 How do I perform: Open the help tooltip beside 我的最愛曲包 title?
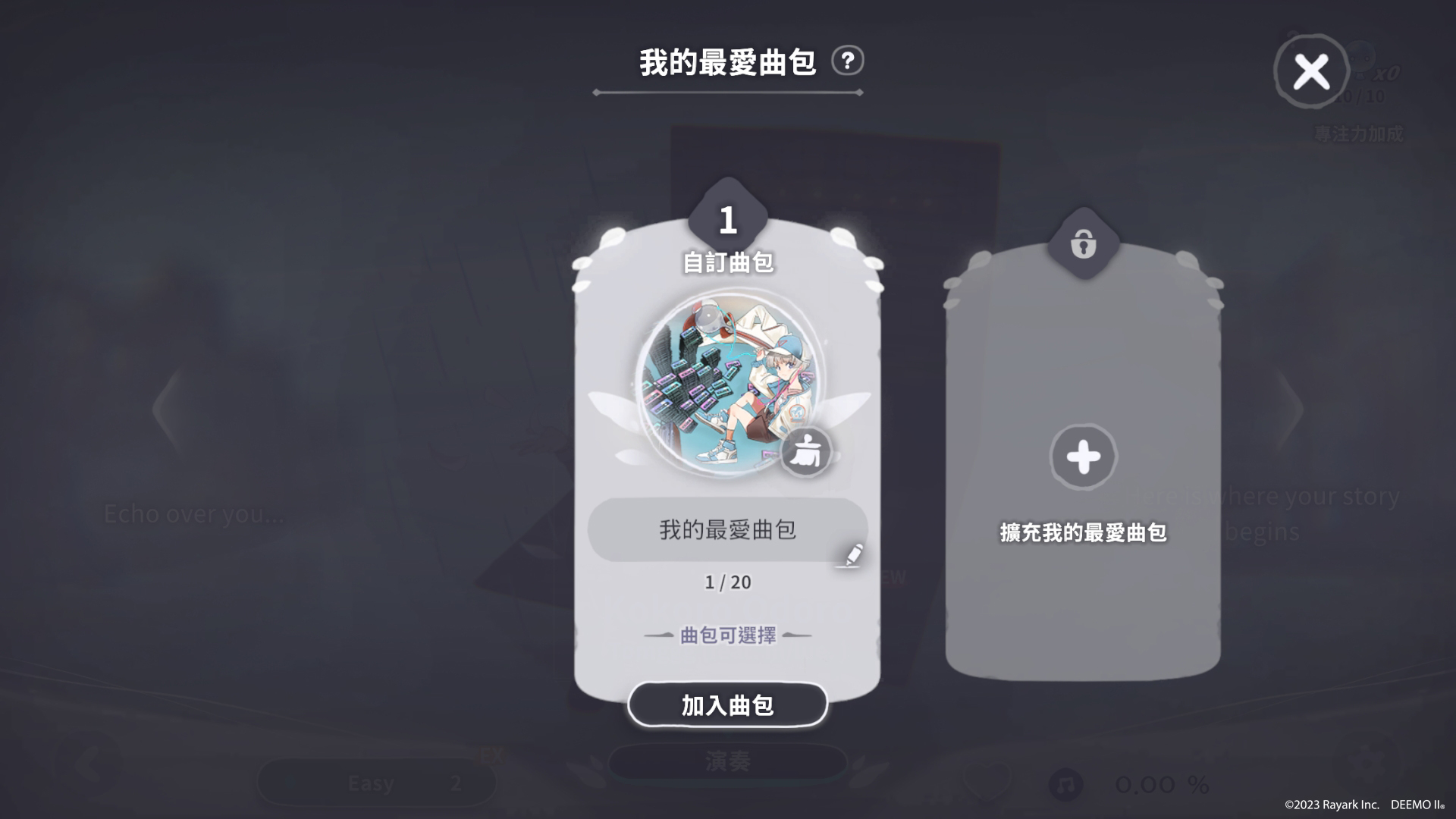click(x=846, y=62)
